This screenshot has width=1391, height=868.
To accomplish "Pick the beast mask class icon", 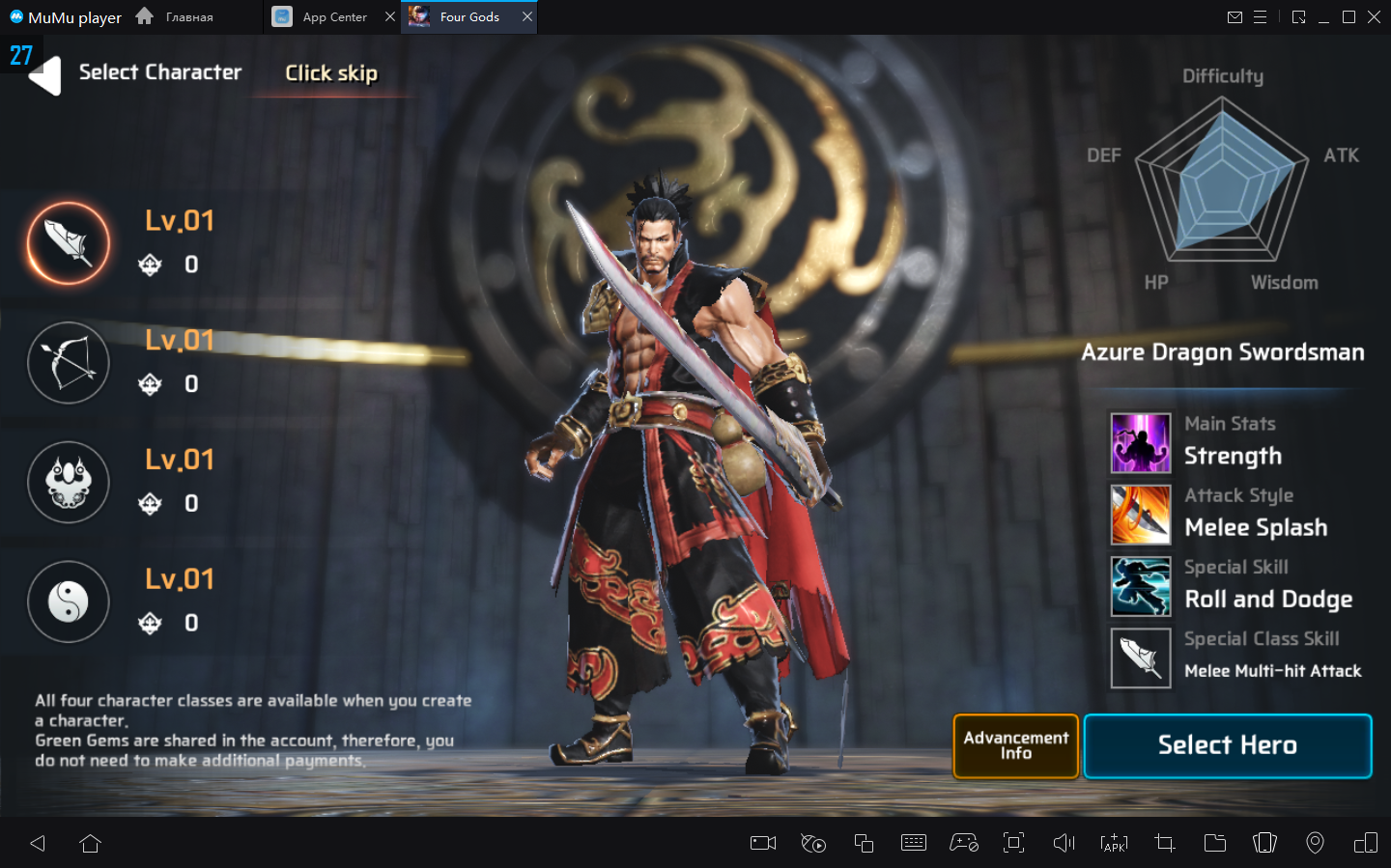I will 69,482.
